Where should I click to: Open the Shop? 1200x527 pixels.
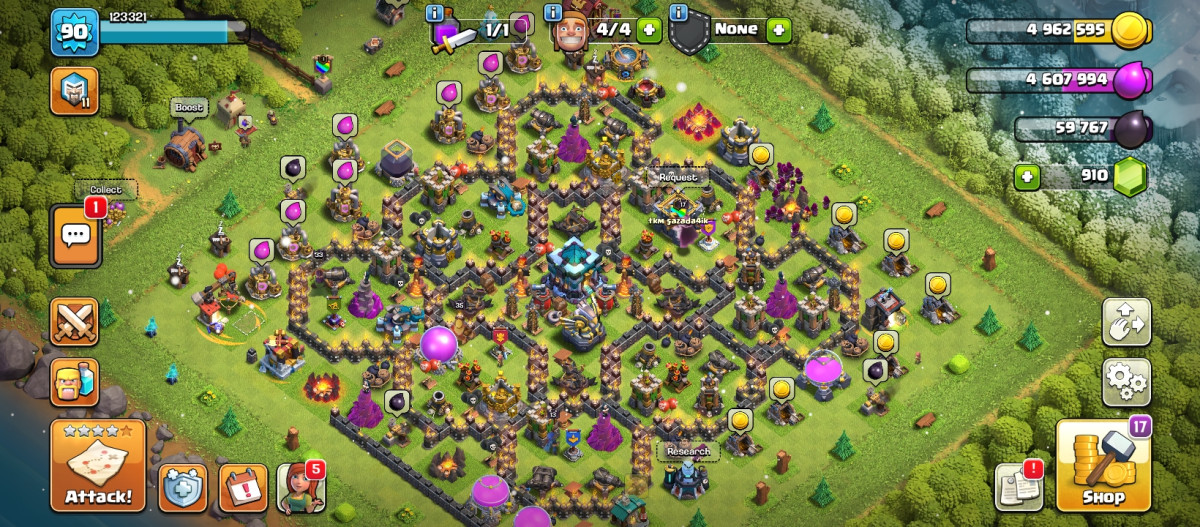(x=1103, y=466)
